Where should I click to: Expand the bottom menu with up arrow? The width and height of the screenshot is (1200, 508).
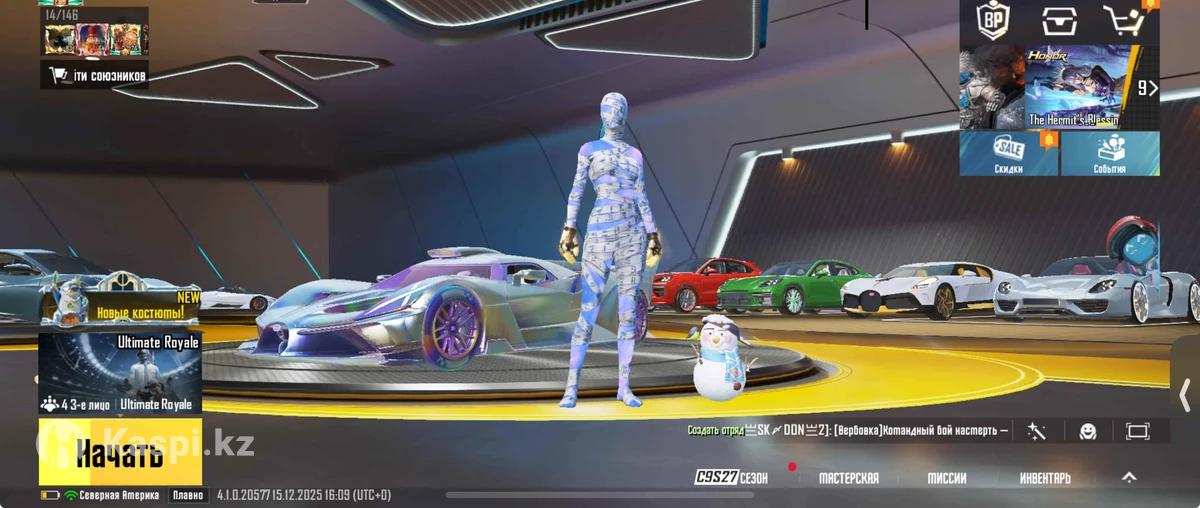[1129, 477]
